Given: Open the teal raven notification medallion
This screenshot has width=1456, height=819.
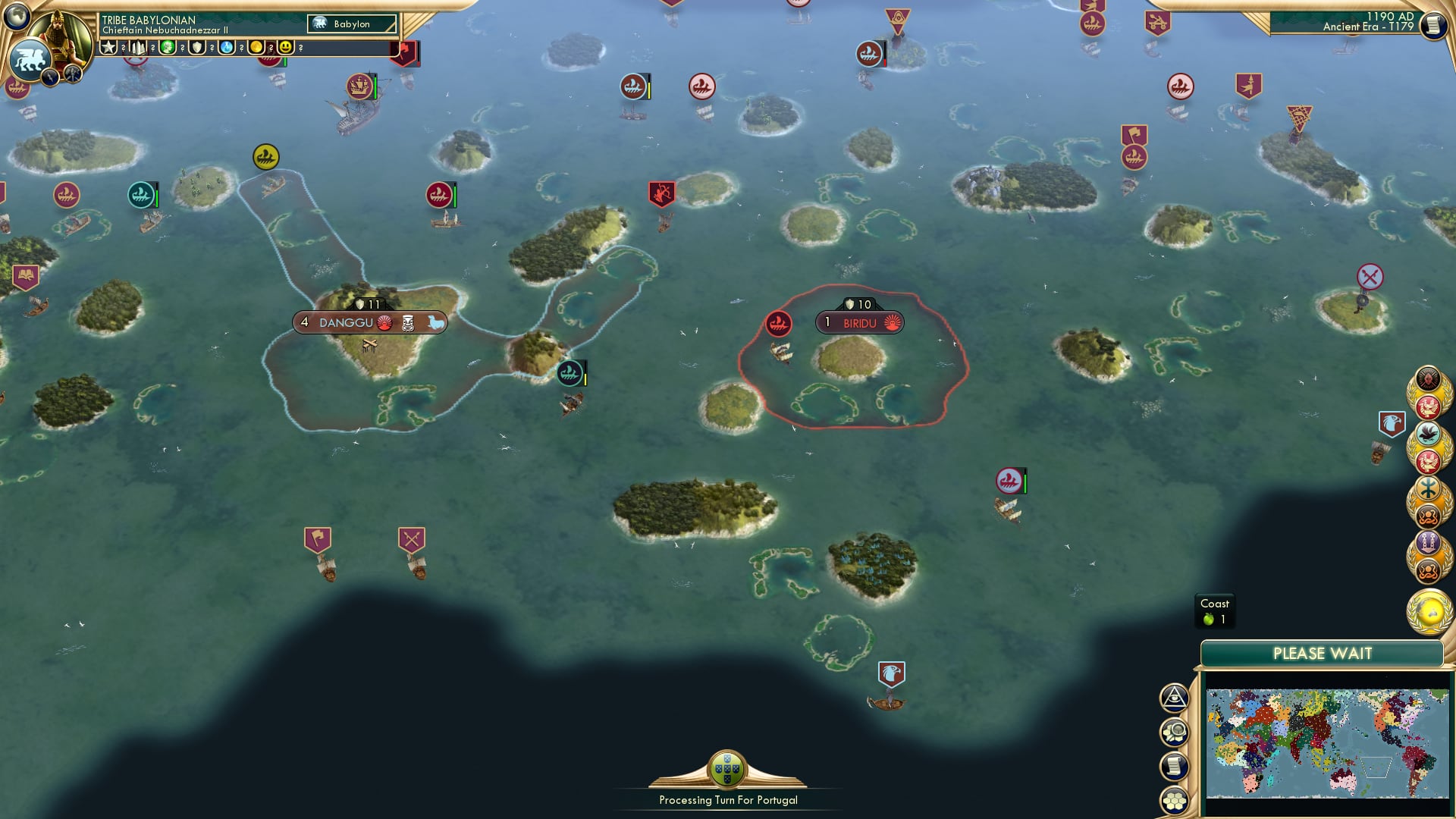Looking at the screenshot, I should pos(1428,435).
